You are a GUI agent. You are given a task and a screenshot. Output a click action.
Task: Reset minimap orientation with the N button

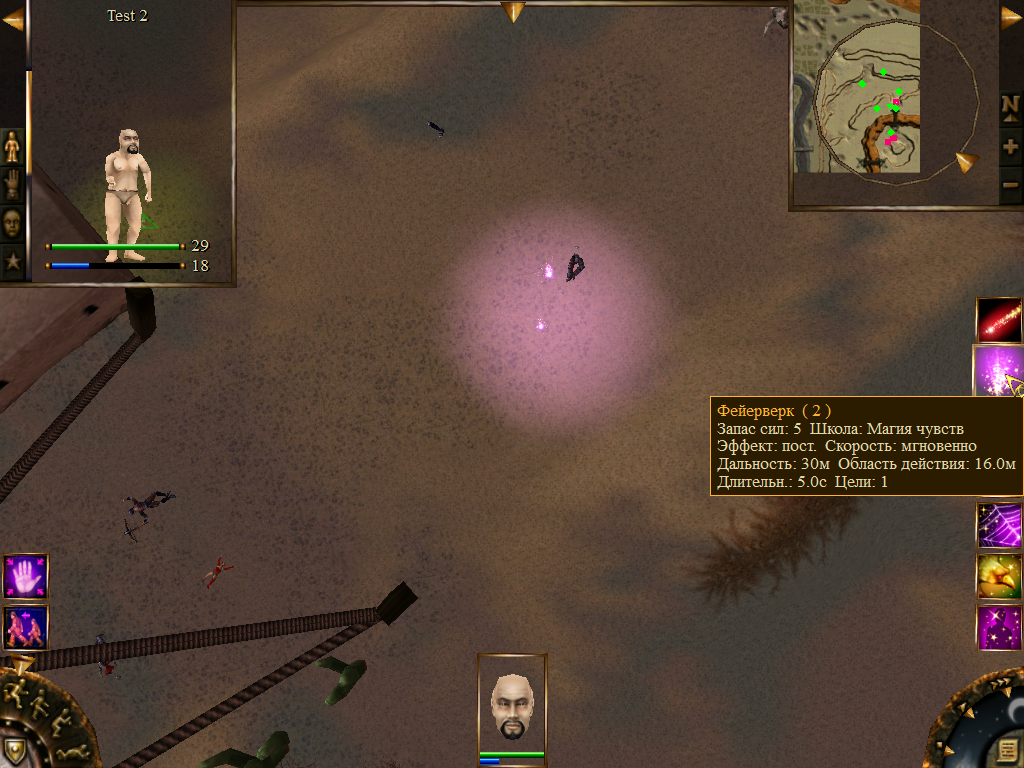1010,107
